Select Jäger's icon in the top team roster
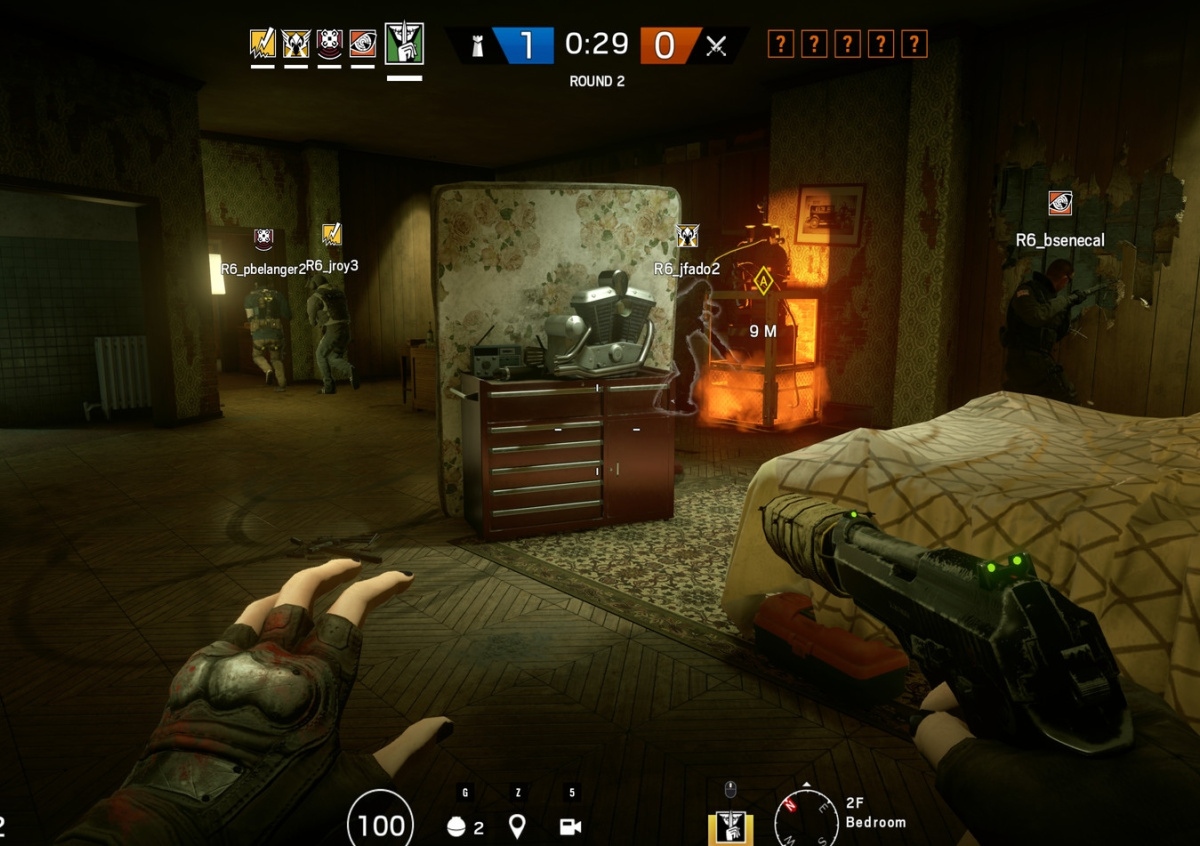 (x=296, y=44)
